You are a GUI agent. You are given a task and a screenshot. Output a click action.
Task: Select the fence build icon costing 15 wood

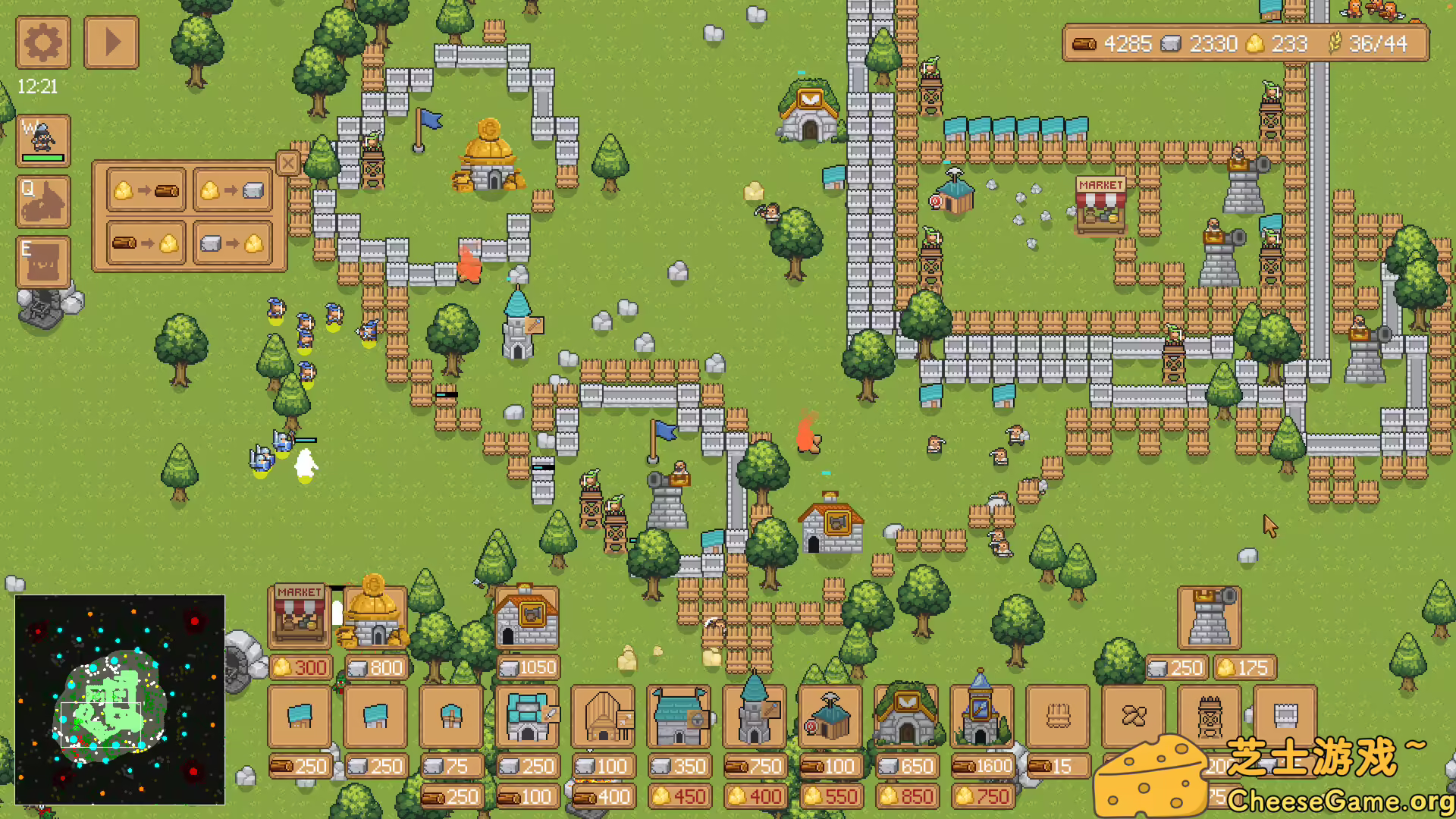[1057, 715]
